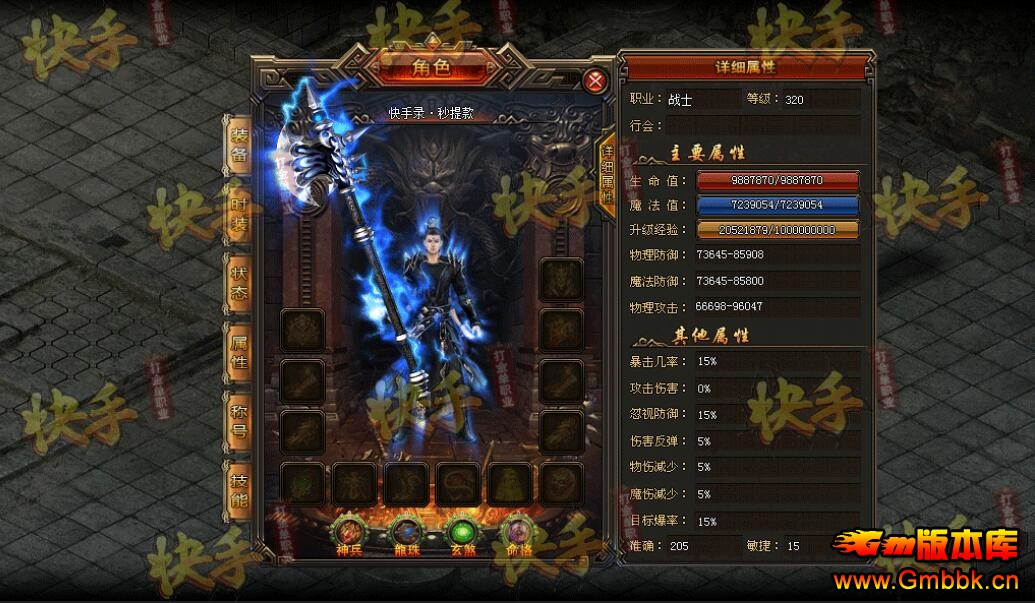The height and width of the screenshot is (603, 1035).
Task: Close the character panel with the red X
Action: point(596,81)
